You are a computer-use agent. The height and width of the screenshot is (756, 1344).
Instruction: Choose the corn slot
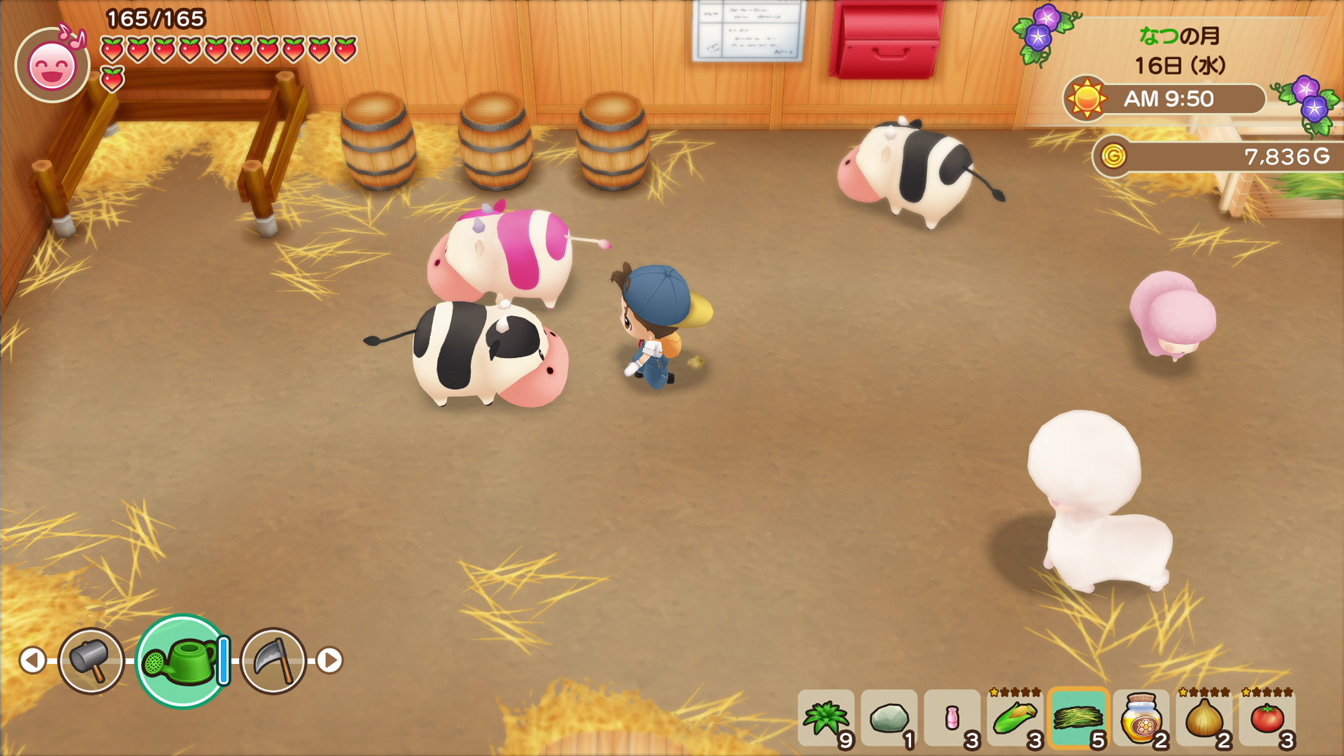point(1015,718)
